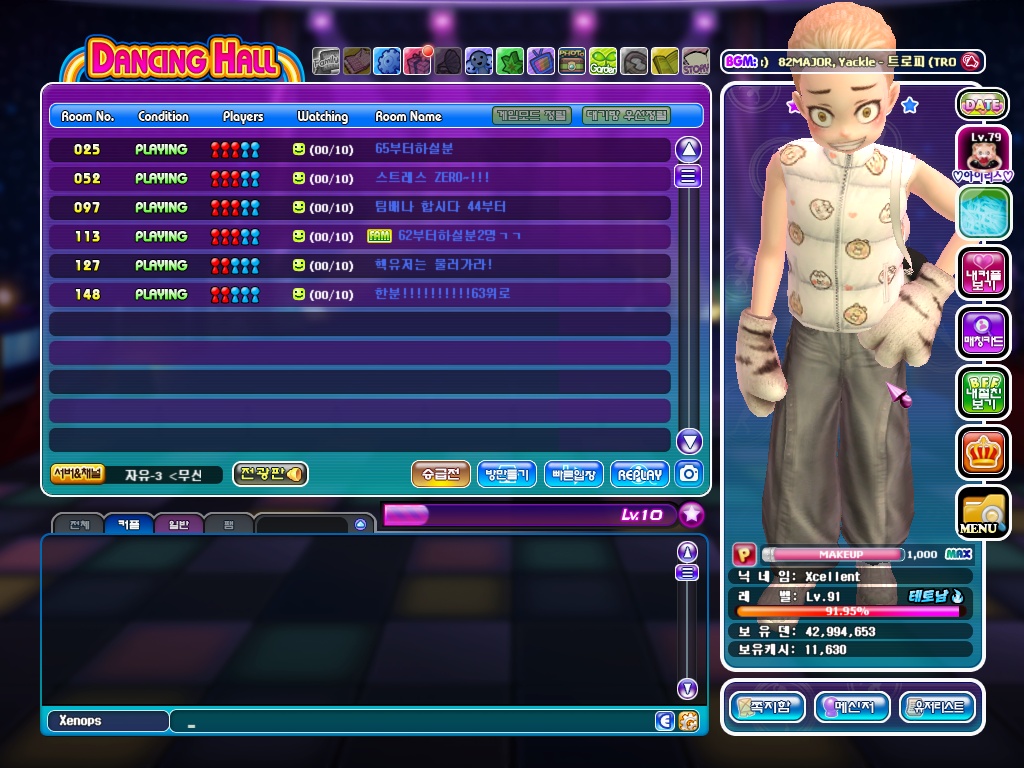Click the 방만들기 create-room button
The width and height of the screenshot is (1024, 768).
point(507,474)
